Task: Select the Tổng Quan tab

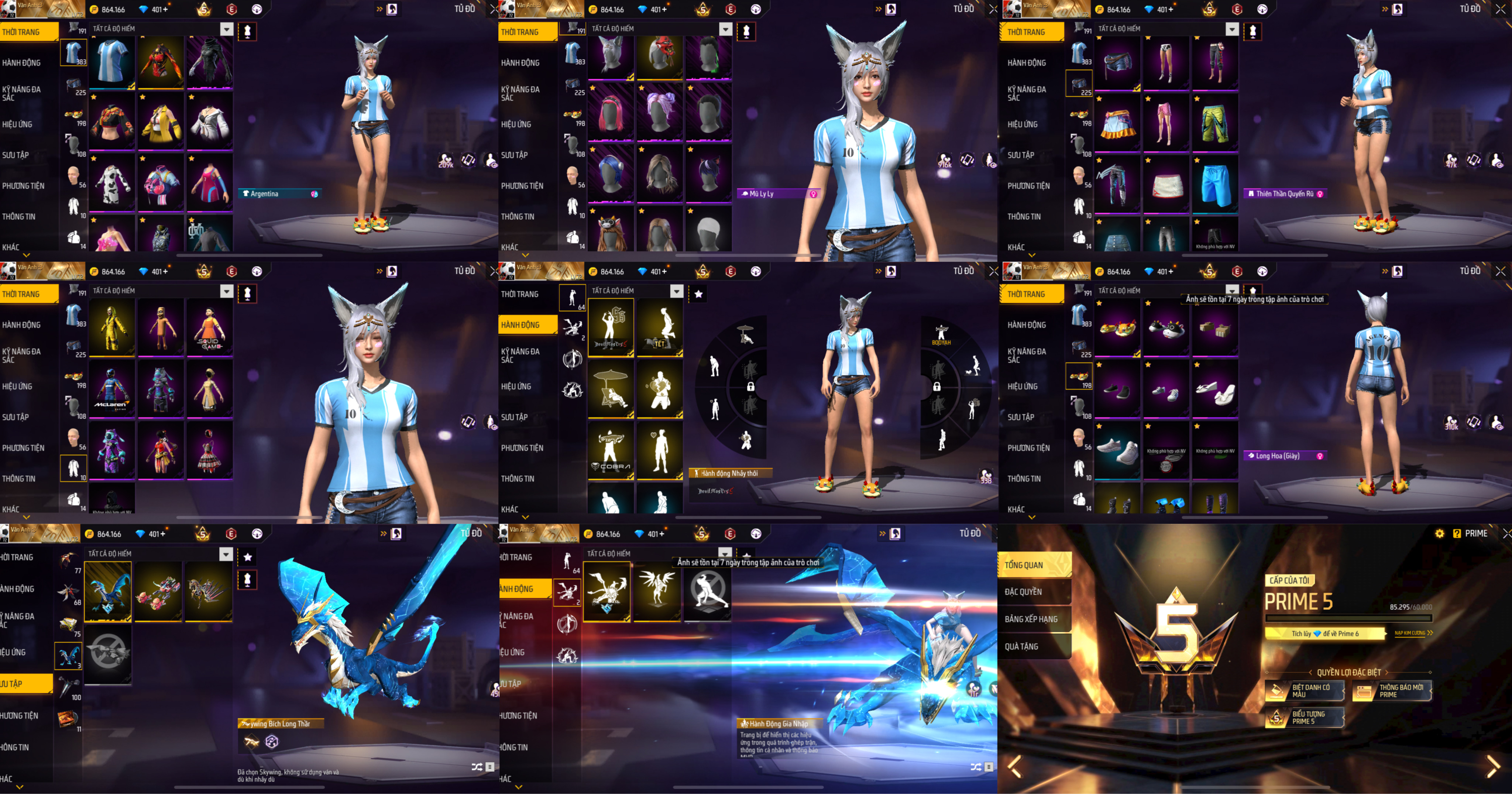Action: [x=1034, y=564]
